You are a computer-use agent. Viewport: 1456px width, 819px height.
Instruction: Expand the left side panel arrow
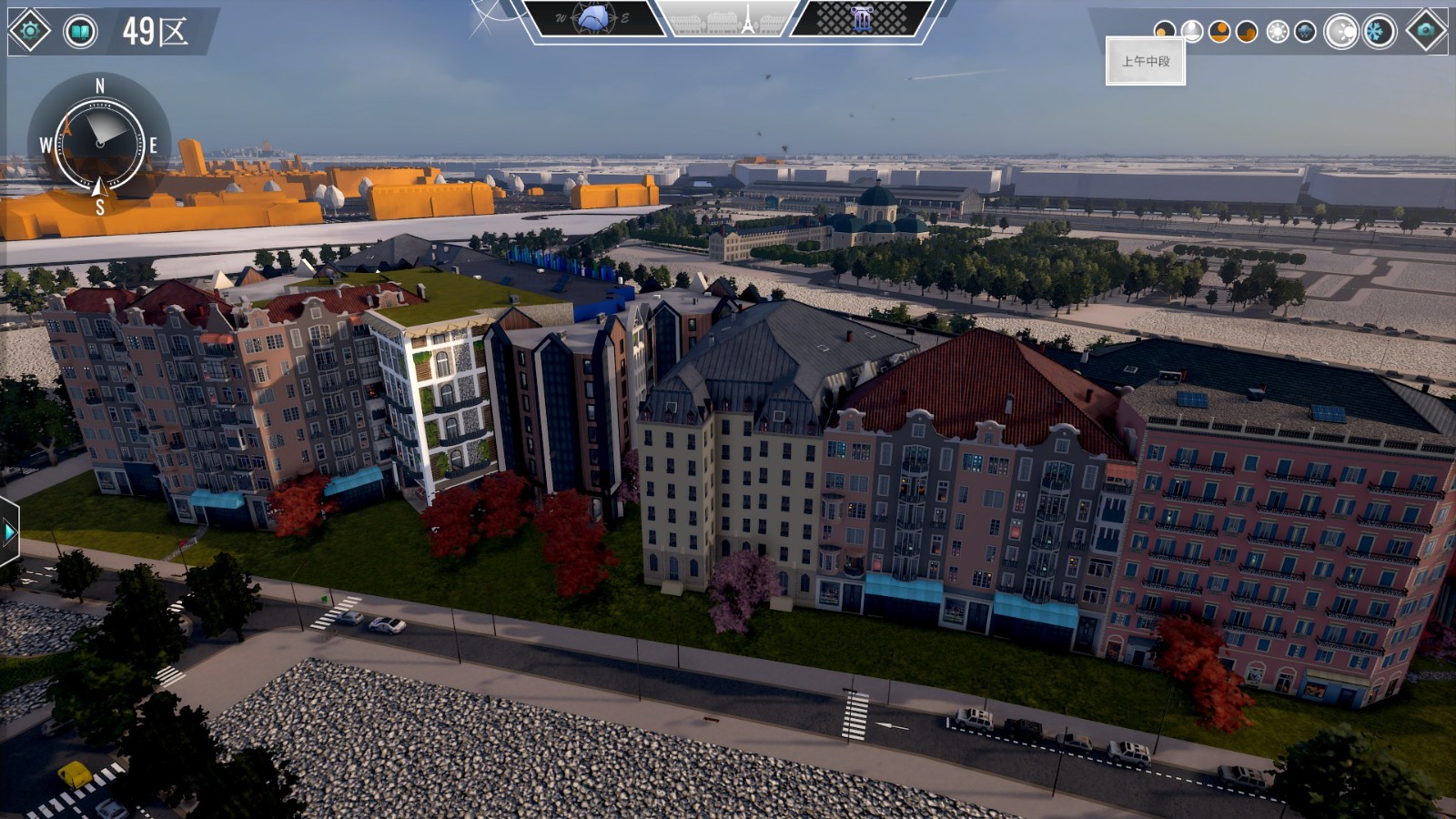pyautogui.click(x=9, y=531)
